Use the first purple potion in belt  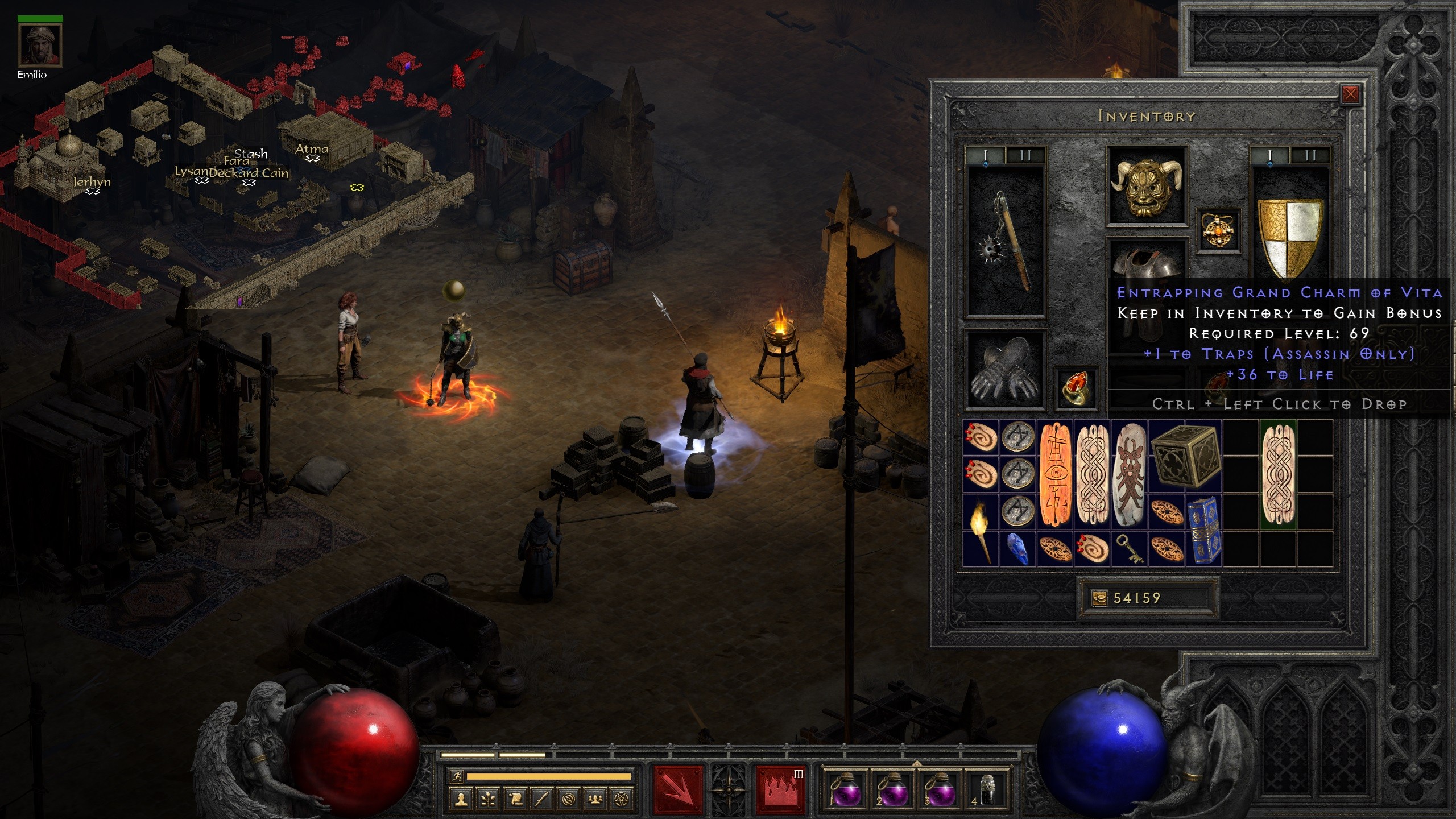pos(845,789)
